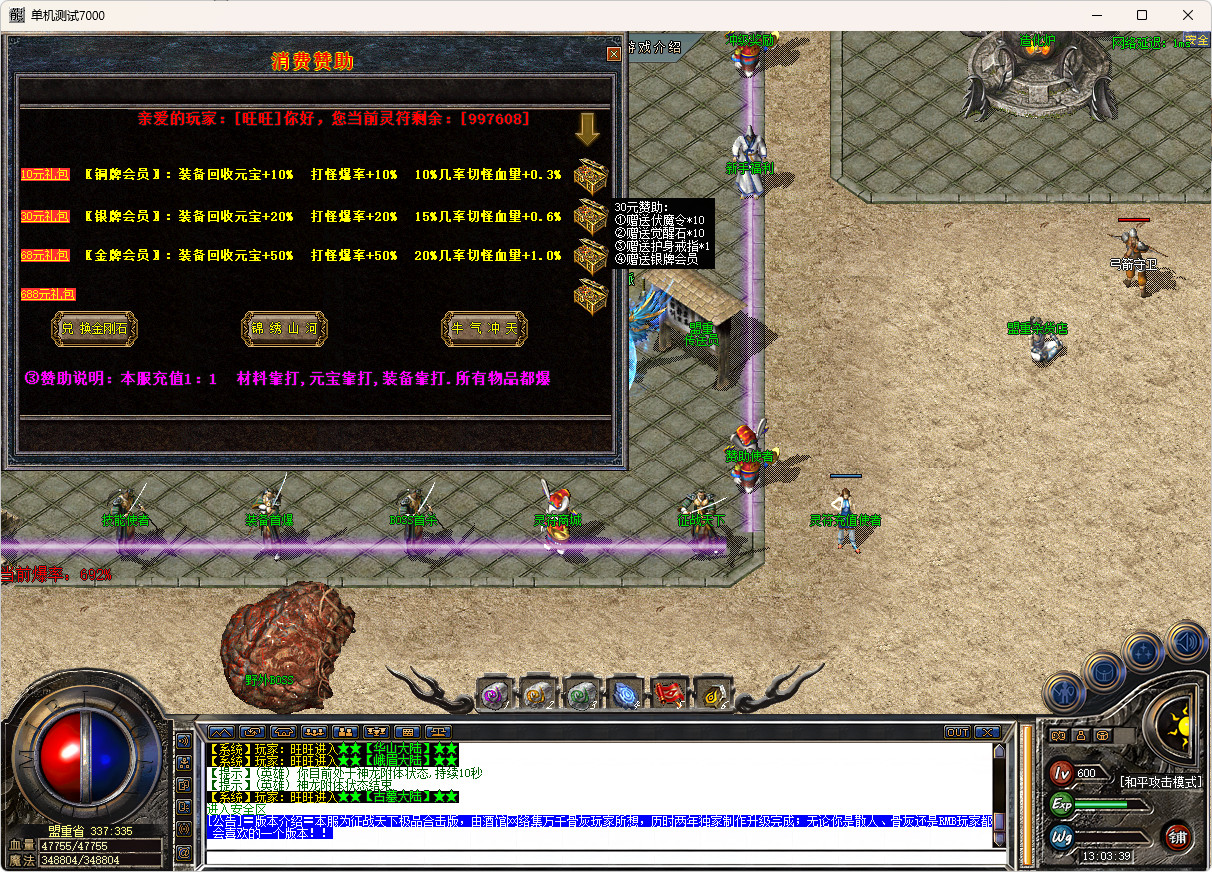Click the 兑换金刚石 exchange button
Image resolution: width=1212 pixels, height=872 pixels.
[x=95, y=328]
